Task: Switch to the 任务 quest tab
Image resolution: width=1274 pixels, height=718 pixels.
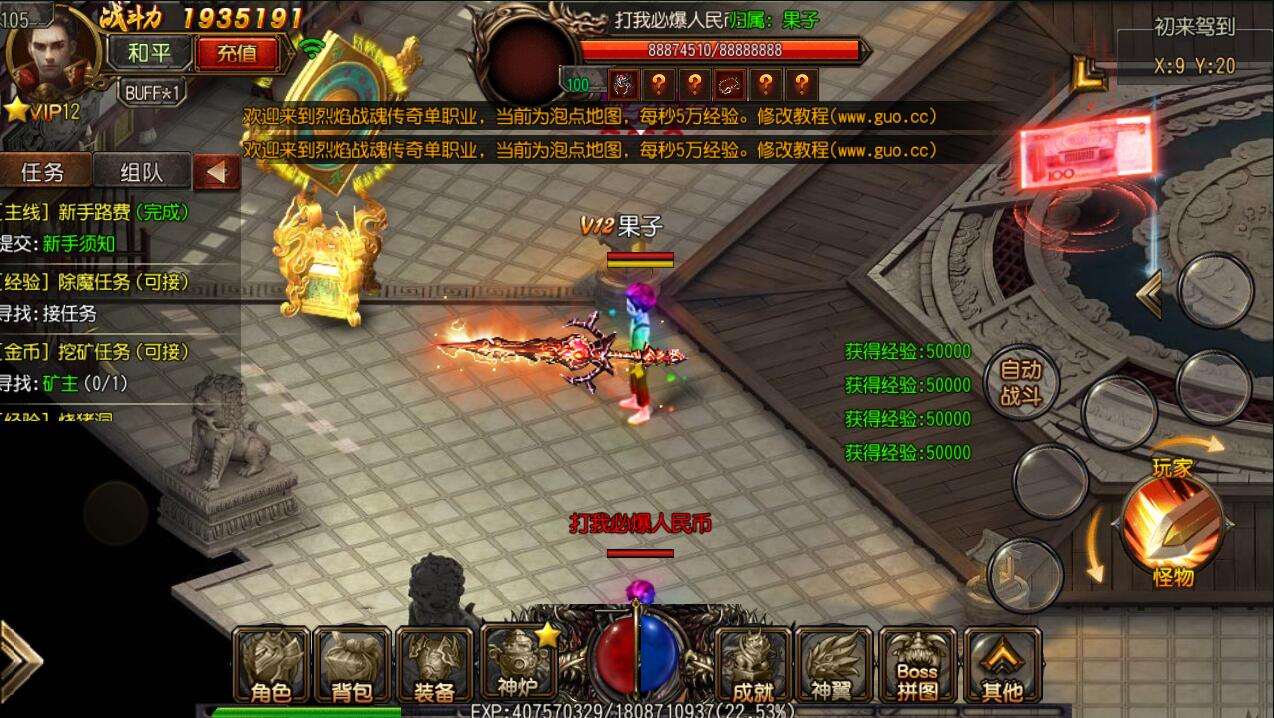Action: (x=43, y=171)
